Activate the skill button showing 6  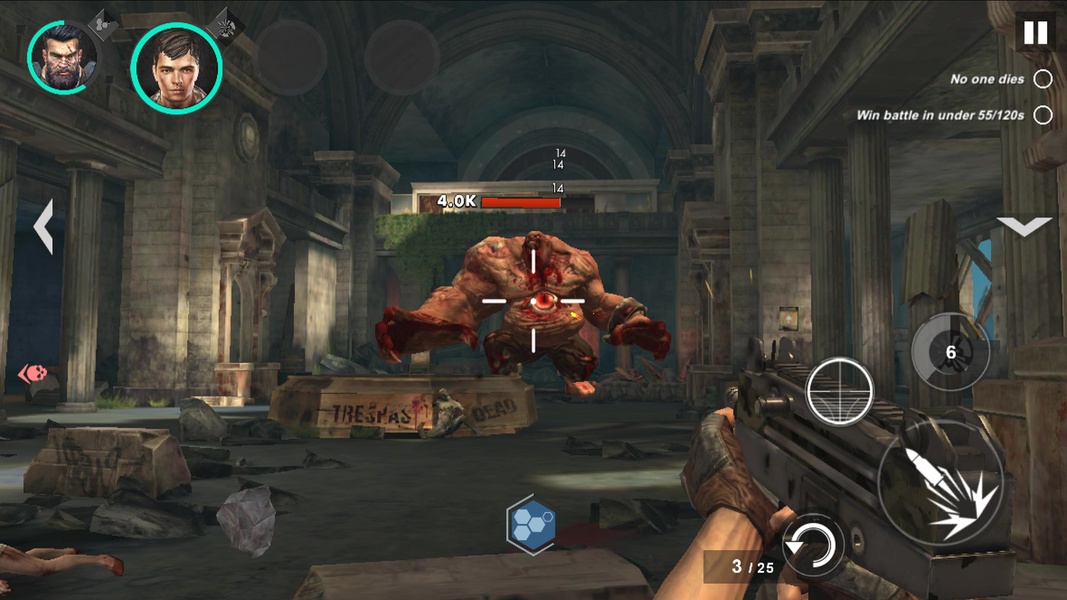[950, 352]
